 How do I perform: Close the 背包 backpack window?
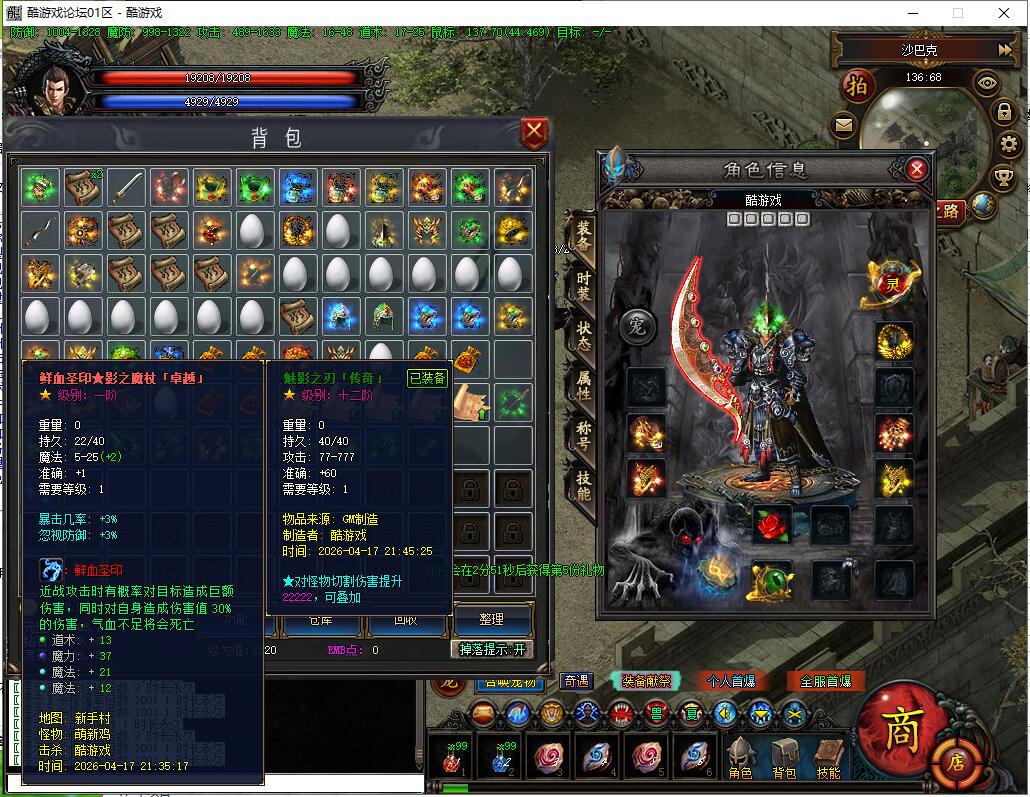pyautogui.click(x=535, y=132)
